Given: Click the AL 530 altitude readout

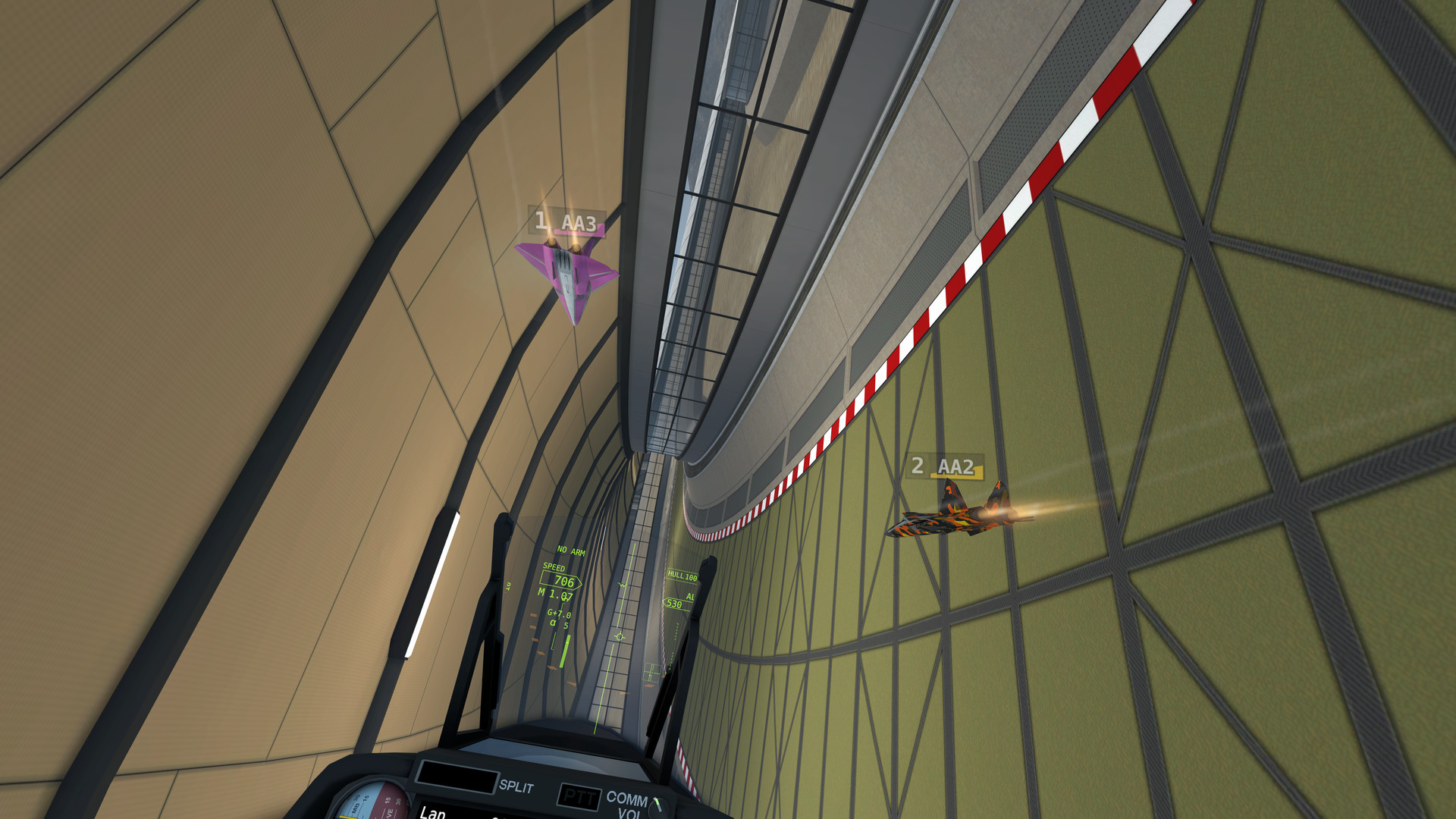Looking at the screenshot, I should [x=674, y=602].
